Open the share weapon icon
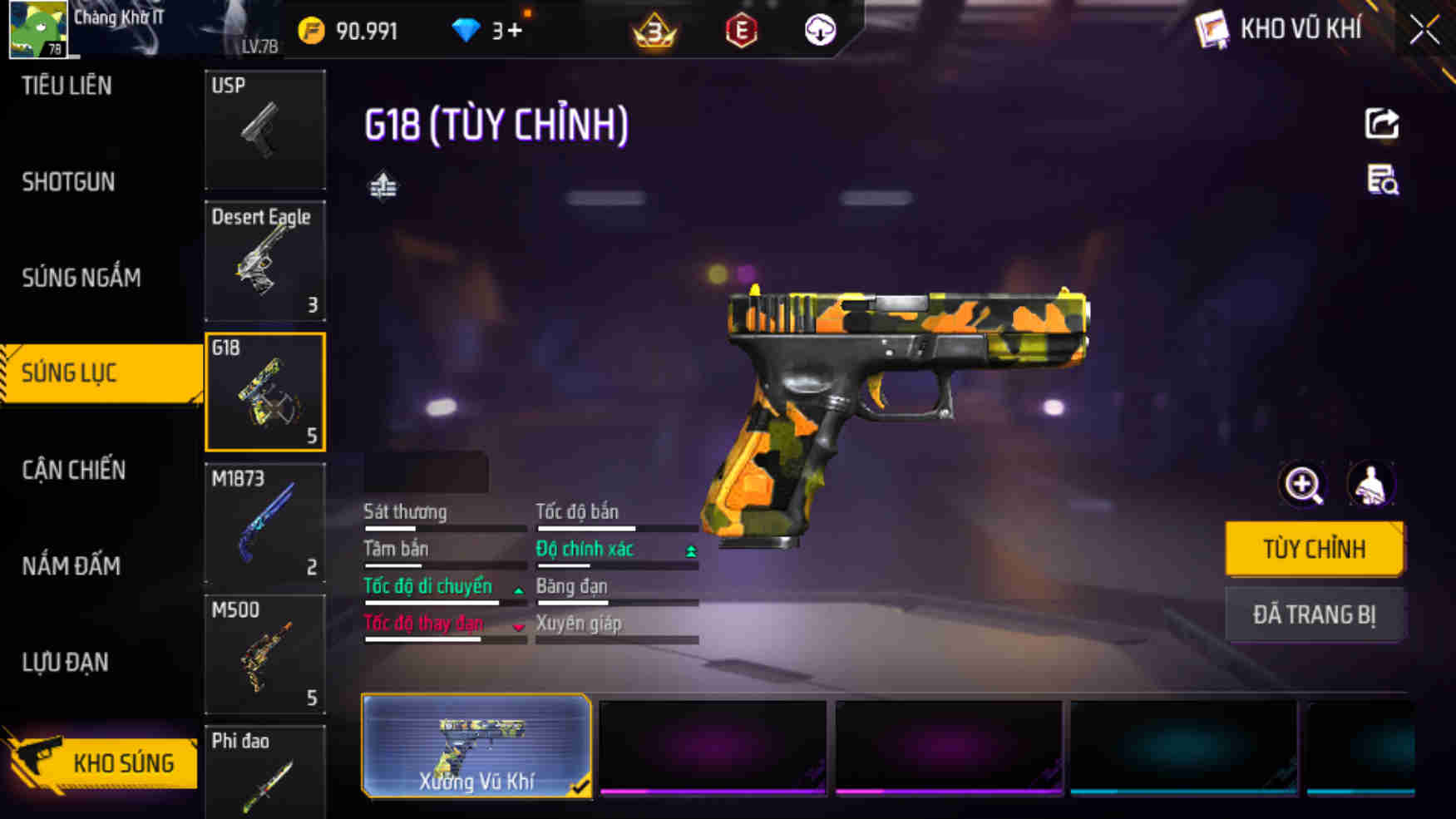Image resolution: width=1456 pixels, height=819 pixels. tap(1381, 125)
